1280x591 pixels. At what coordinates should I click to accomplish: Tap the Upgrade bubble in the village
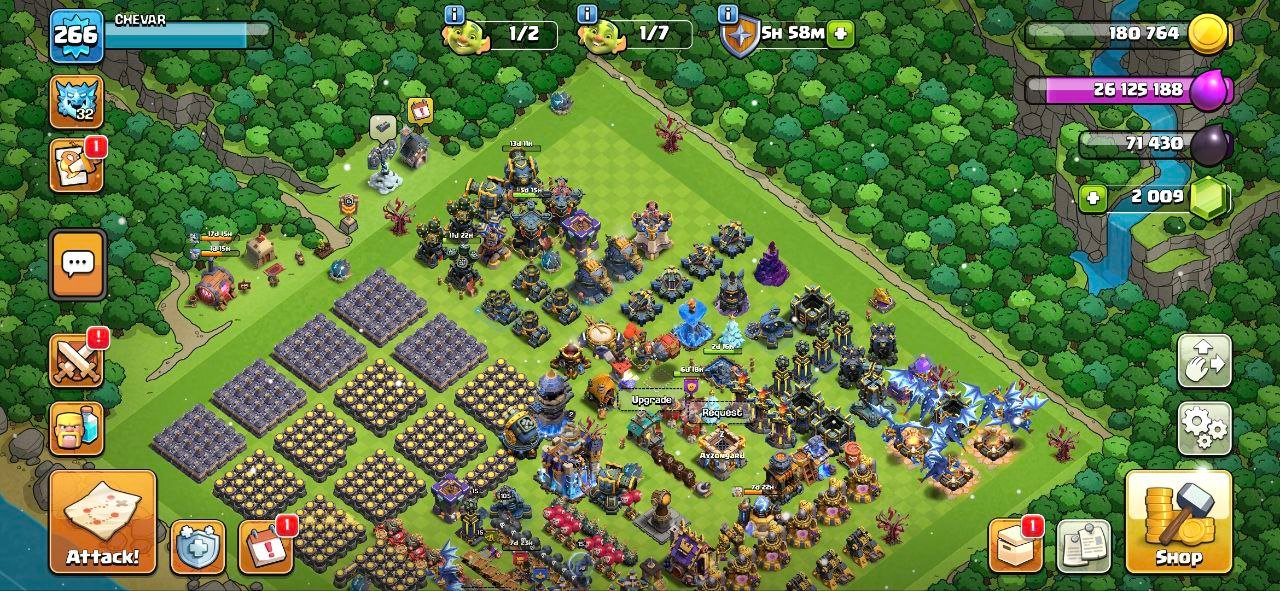[x=651, y=400]
